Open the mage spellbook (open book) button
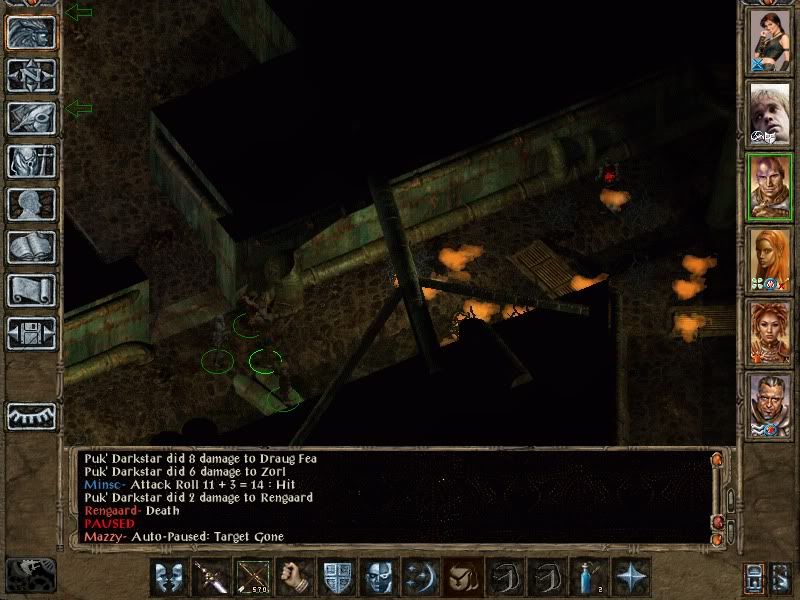Viewport: 800px width, 600px height. pyautogui.click(x=30, y=247)
